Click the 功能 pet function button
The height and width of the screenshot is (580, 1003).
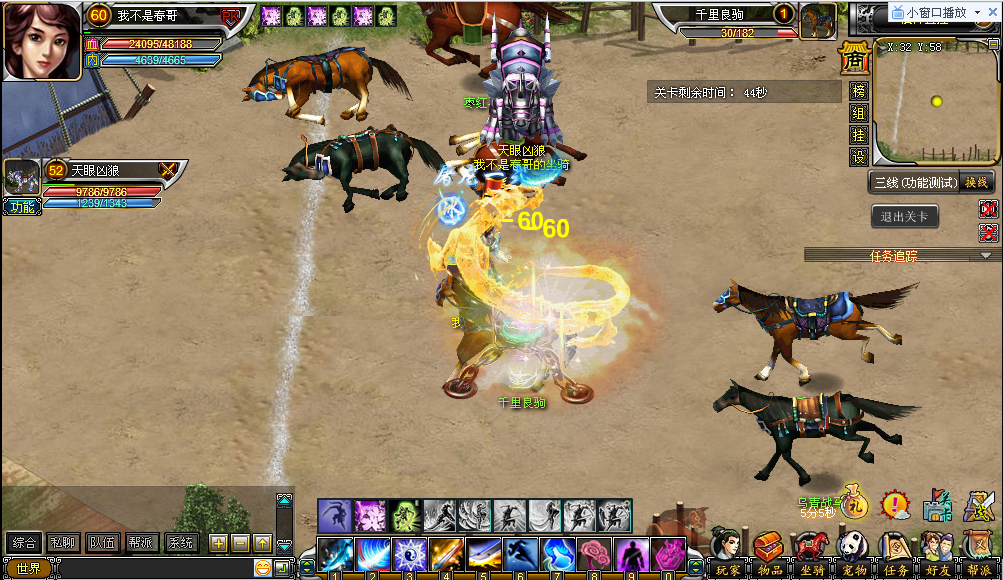[x=20, y=207]
